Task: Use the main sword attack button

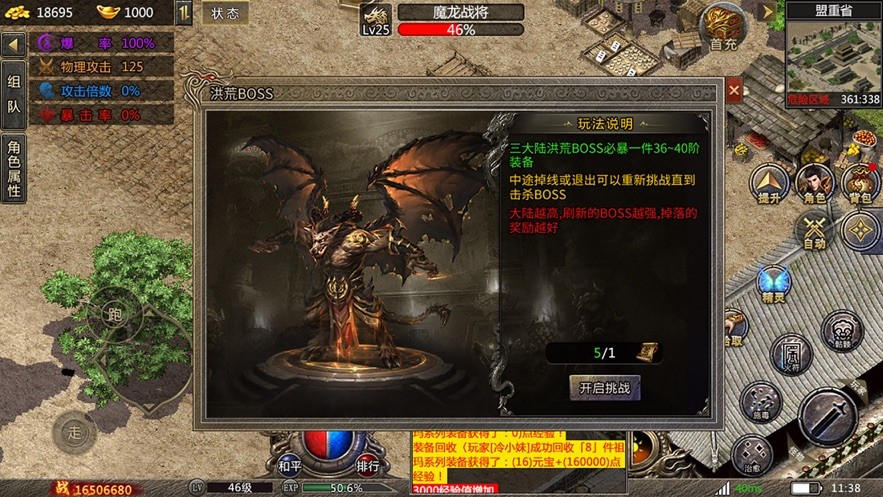Action: (827, 415)
